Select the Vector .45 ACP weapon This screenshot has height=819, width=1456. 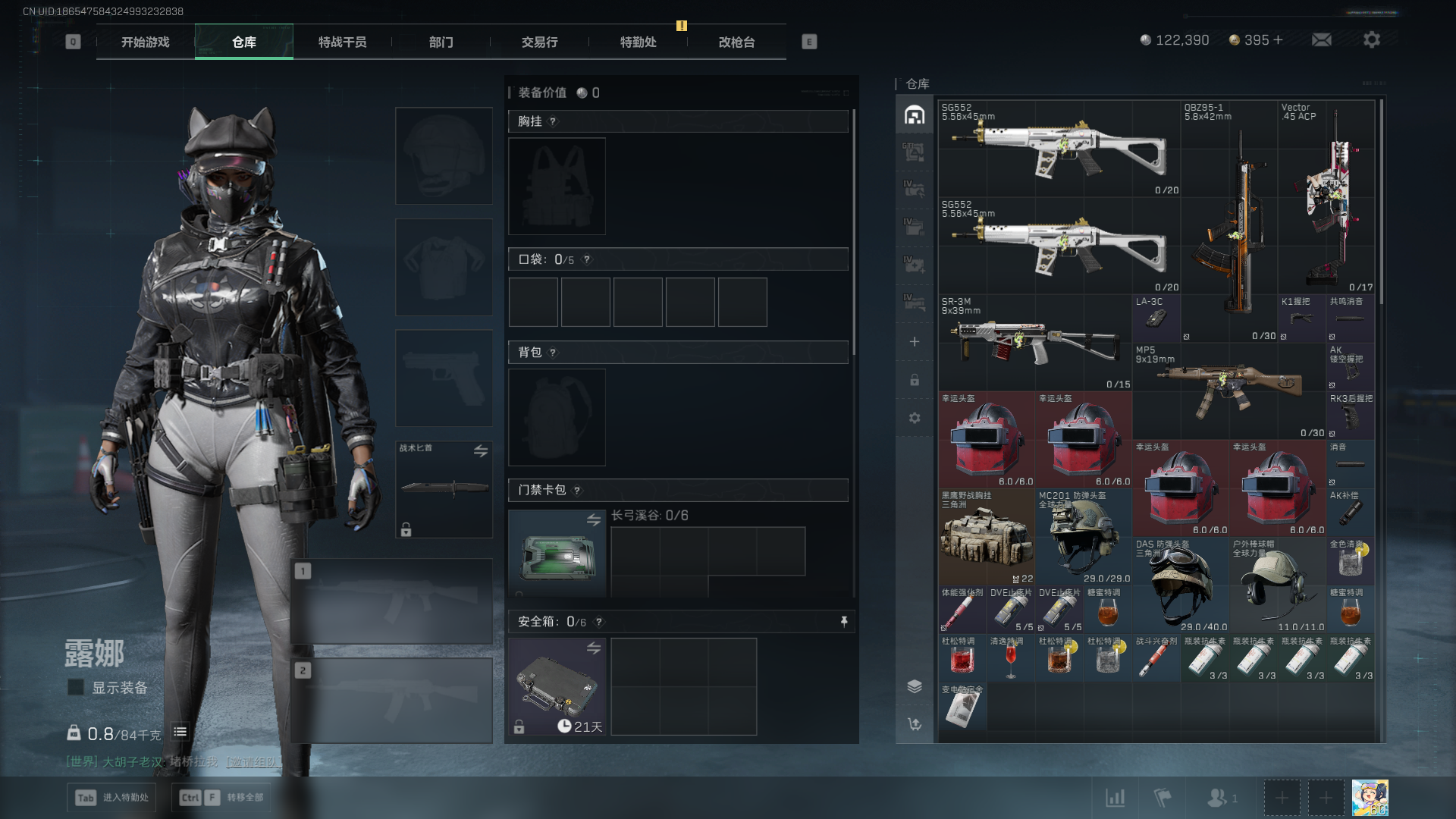click(1327, 197)
